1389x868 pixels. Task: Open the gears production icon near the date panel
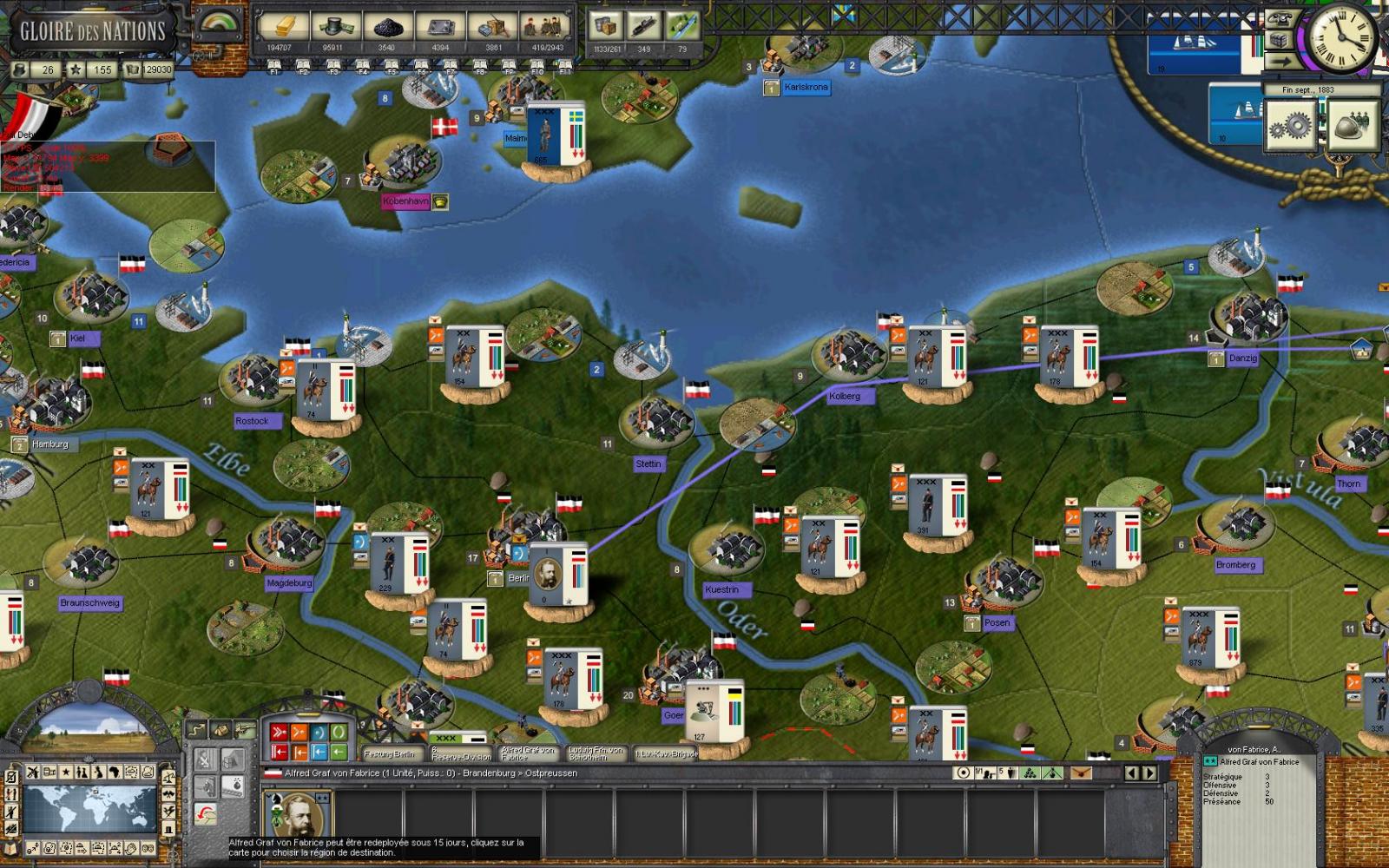[x=1291, y=126]
